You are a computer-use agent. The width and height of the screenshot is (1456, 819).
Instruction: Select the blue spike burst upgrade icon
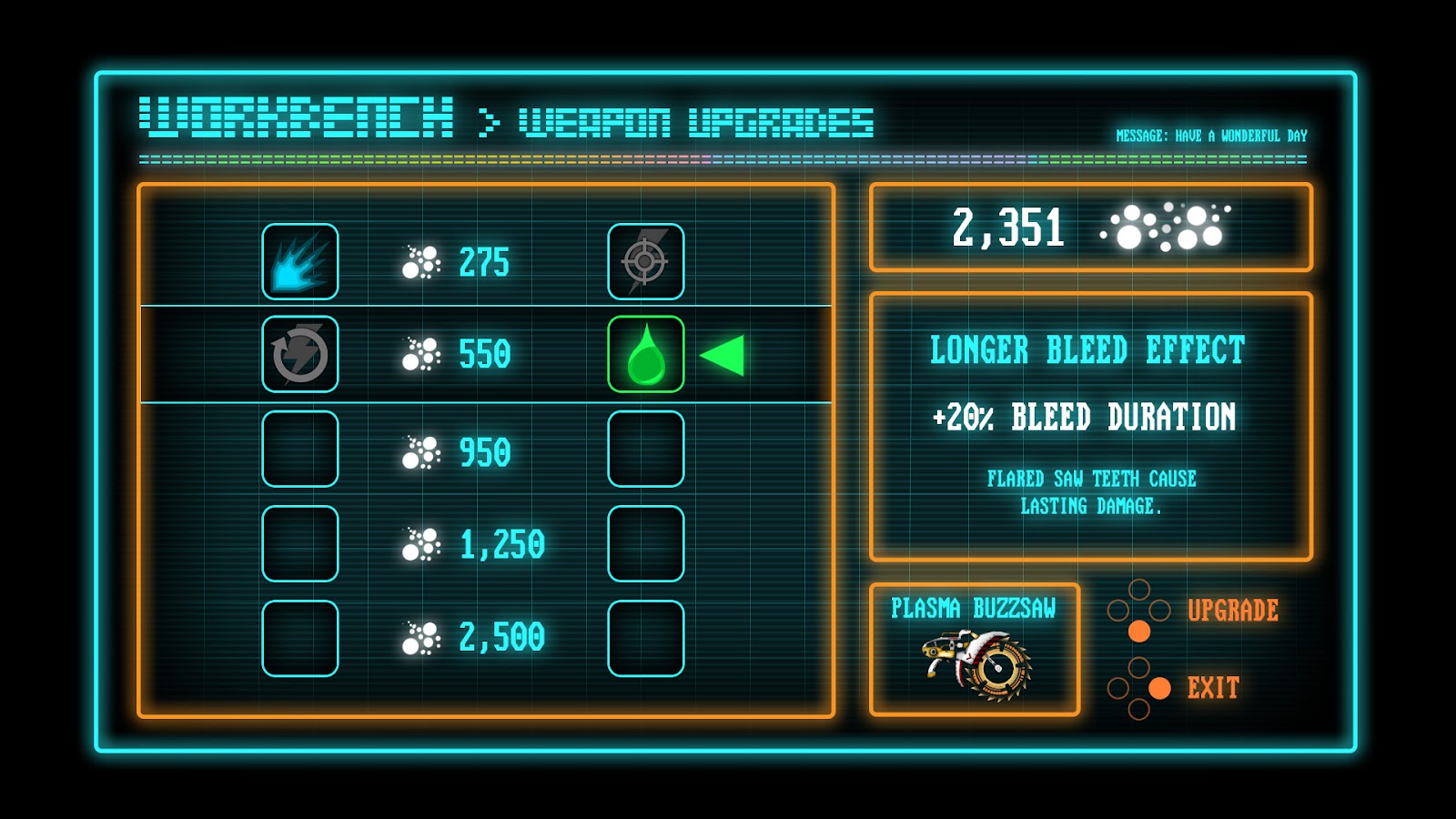300,261
